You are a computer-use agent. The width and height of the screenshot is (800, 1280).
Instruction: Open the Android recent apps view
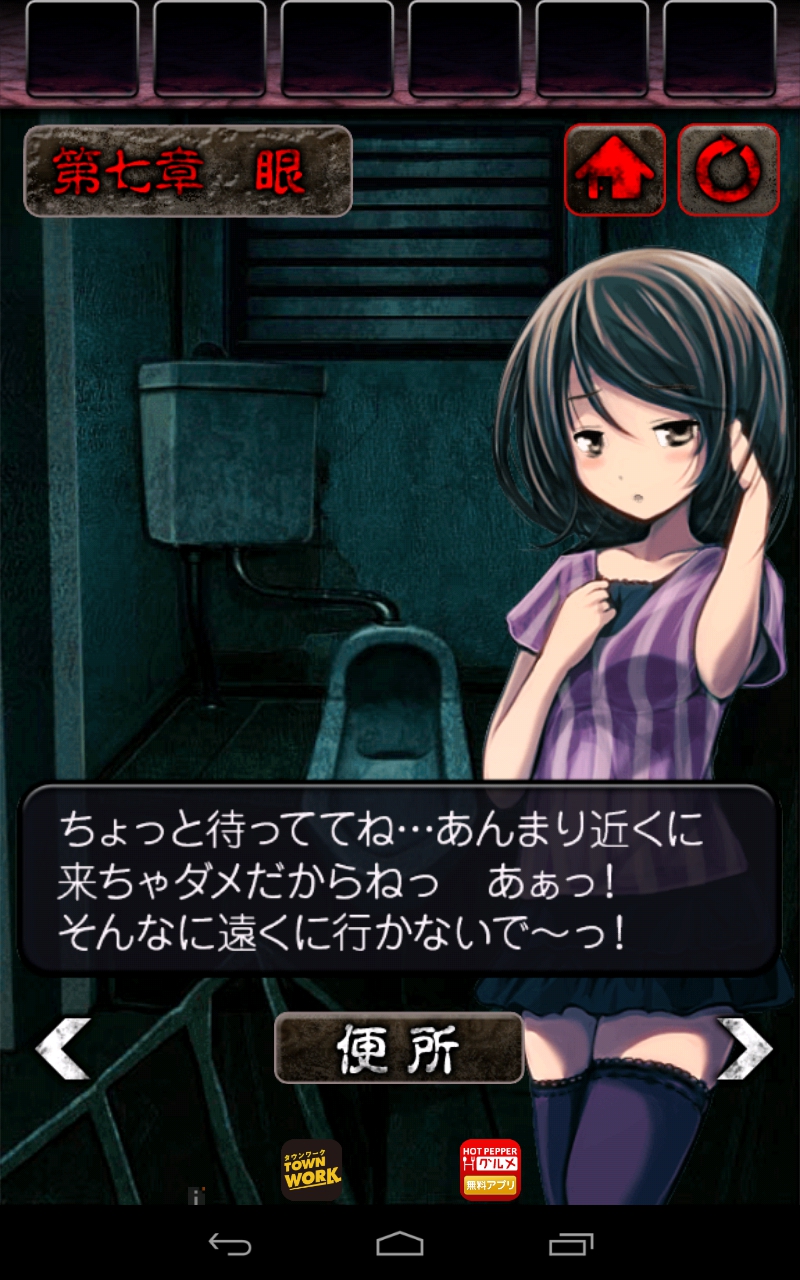pos(571,1244)
